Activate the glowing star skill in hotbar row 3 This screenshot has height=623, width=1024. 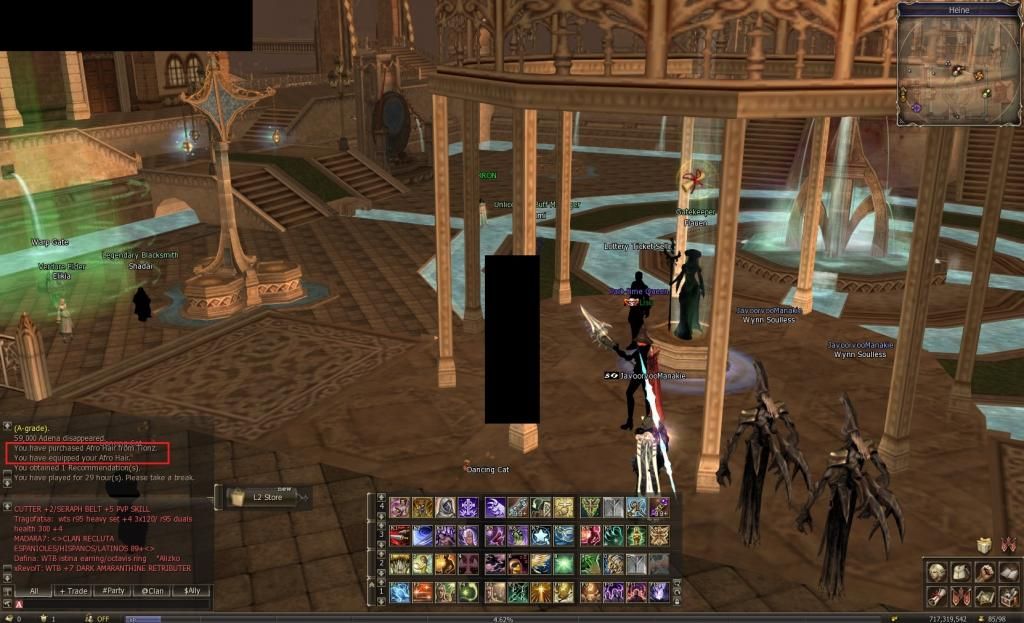pyautogui.click(x=540, y=535)
